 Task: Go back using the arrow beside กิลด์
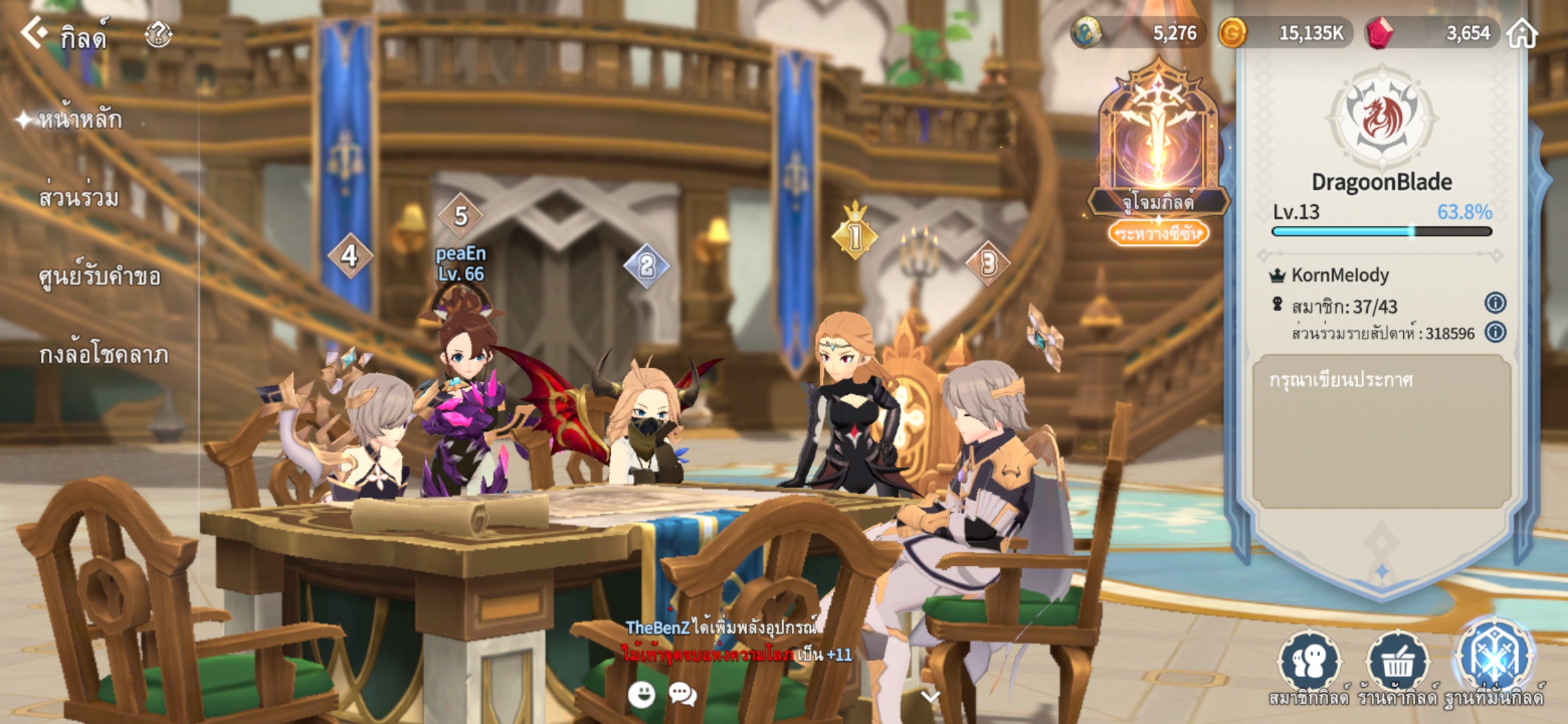pos(34,32)
